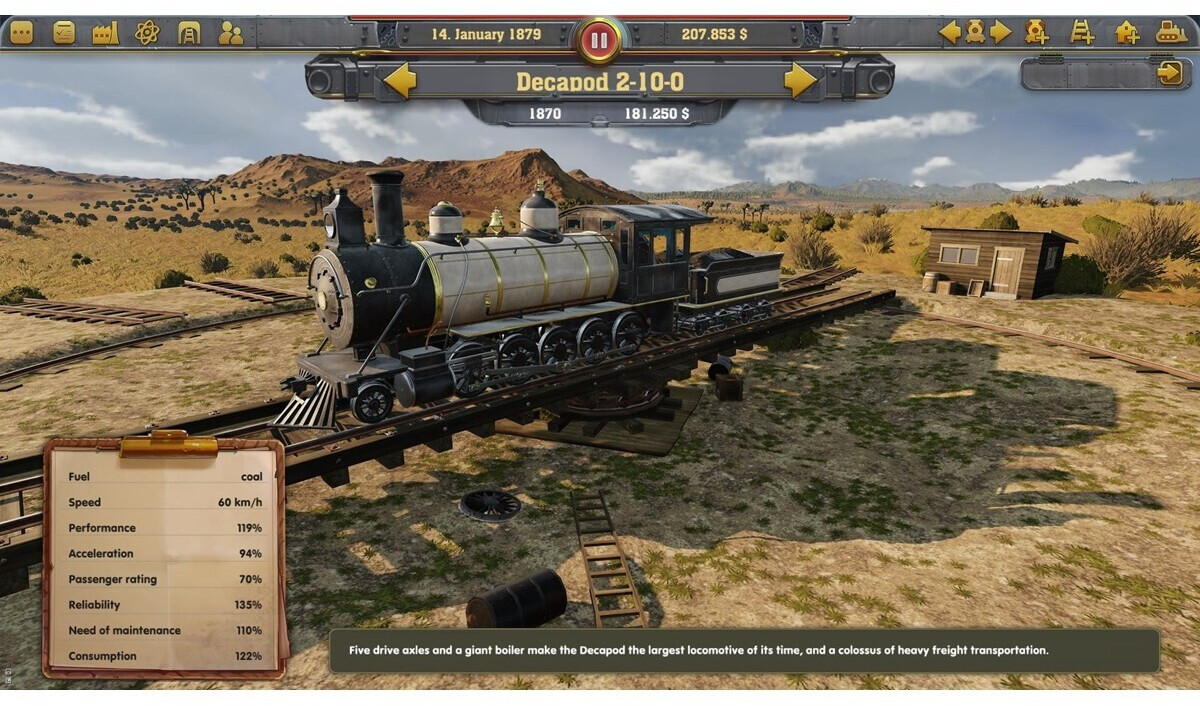The height and width of the screenshot is (706, 1200).
Task: Open the atom research icon
Action: (147, 33)
